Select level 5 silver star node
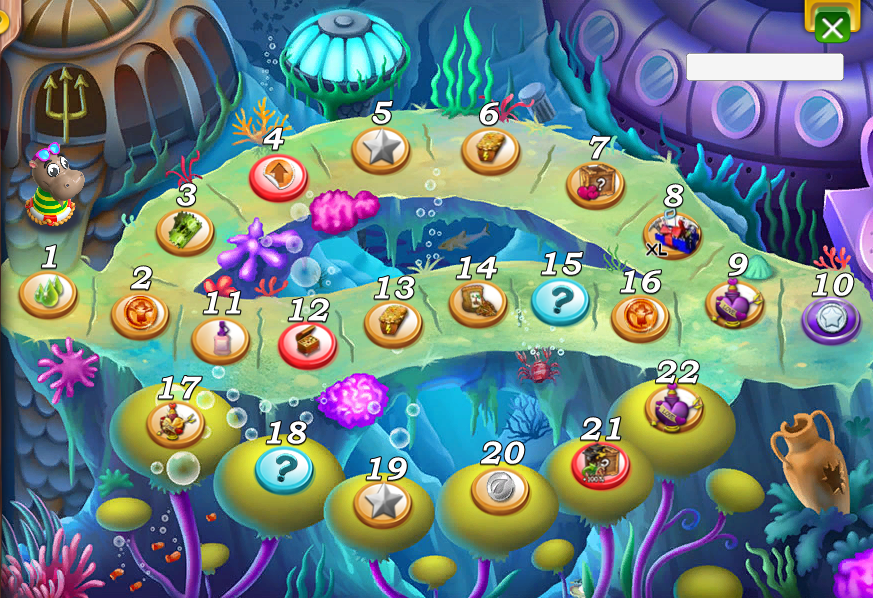 coord(381,150)
